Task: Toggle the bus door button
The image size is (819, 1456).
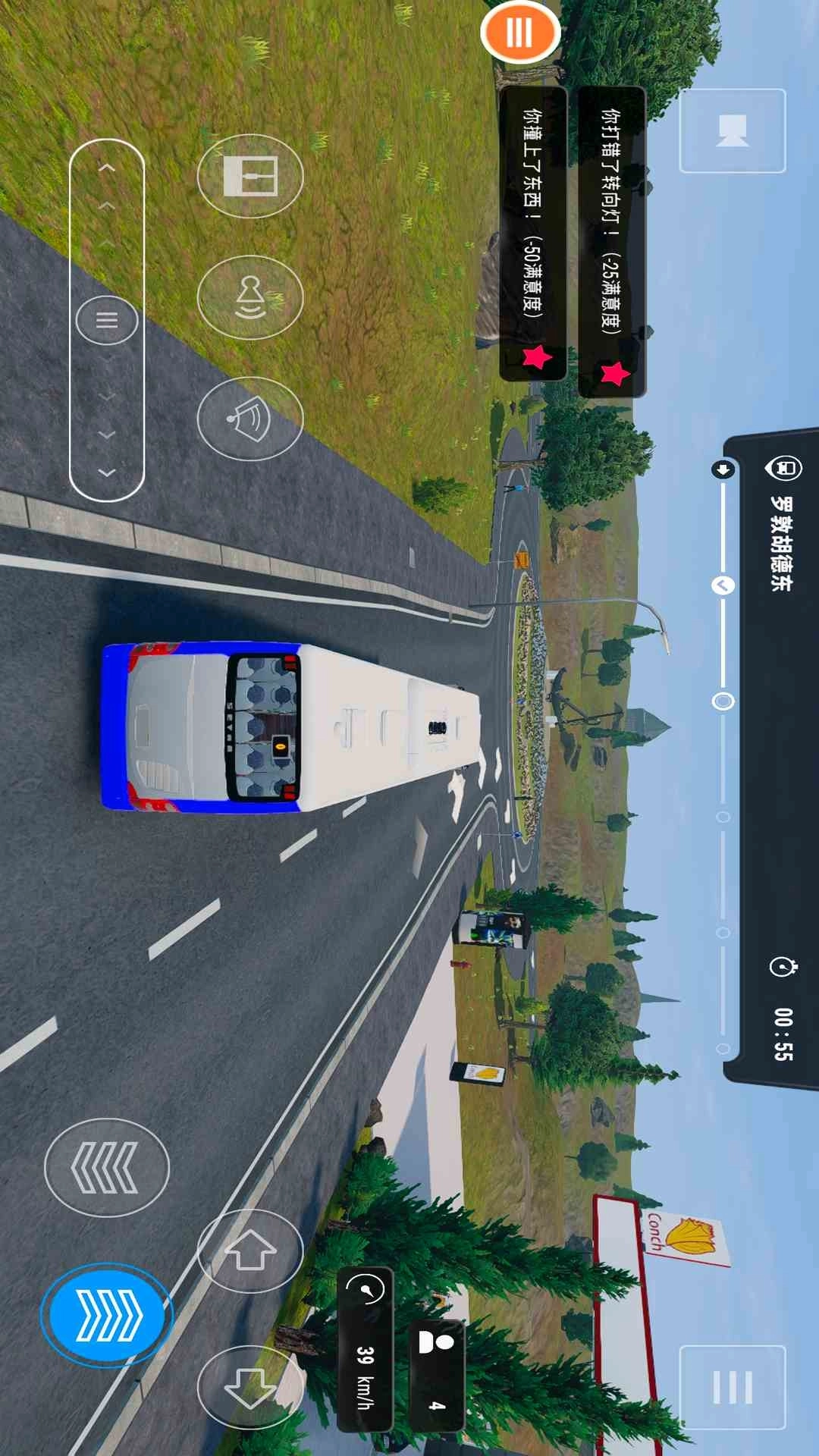Action: 250,176
